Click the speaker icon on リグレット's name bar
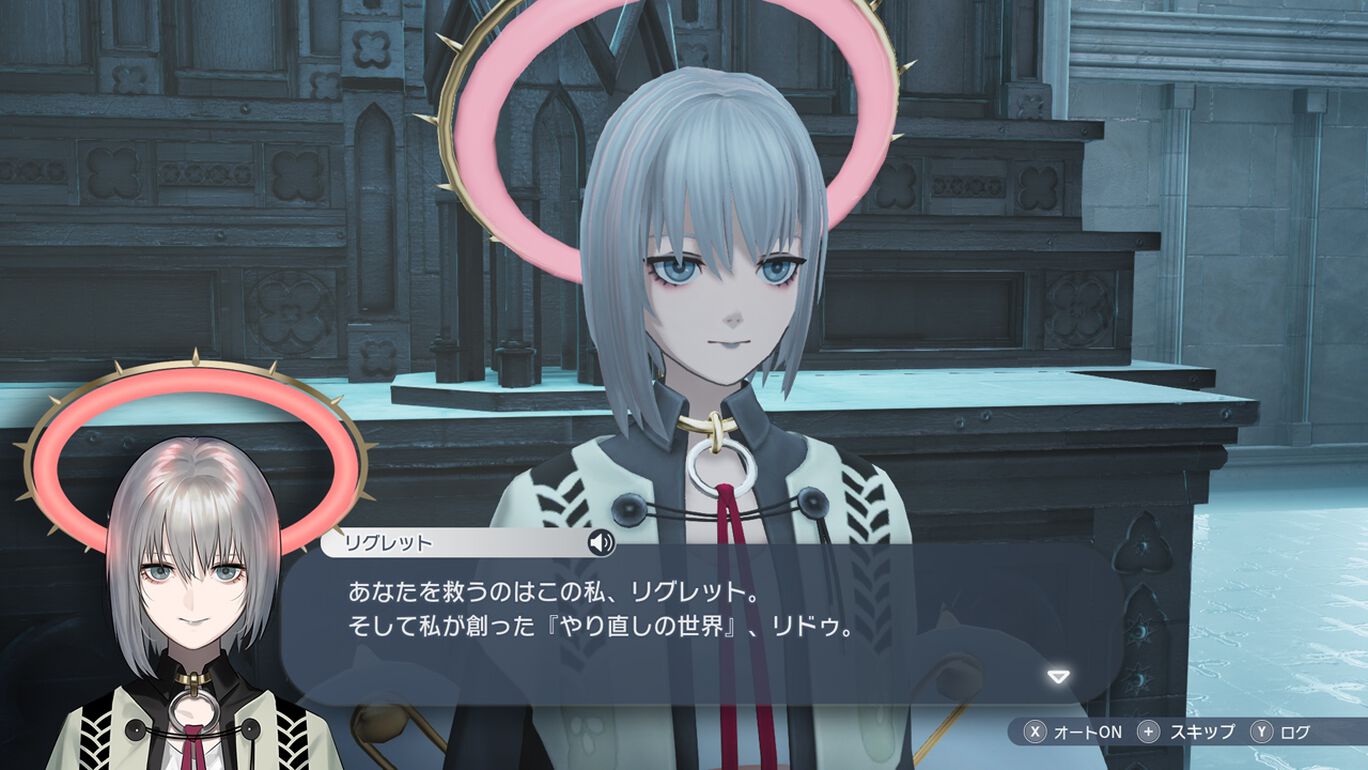Viewport: 1368px width, 770px height. 601,541
